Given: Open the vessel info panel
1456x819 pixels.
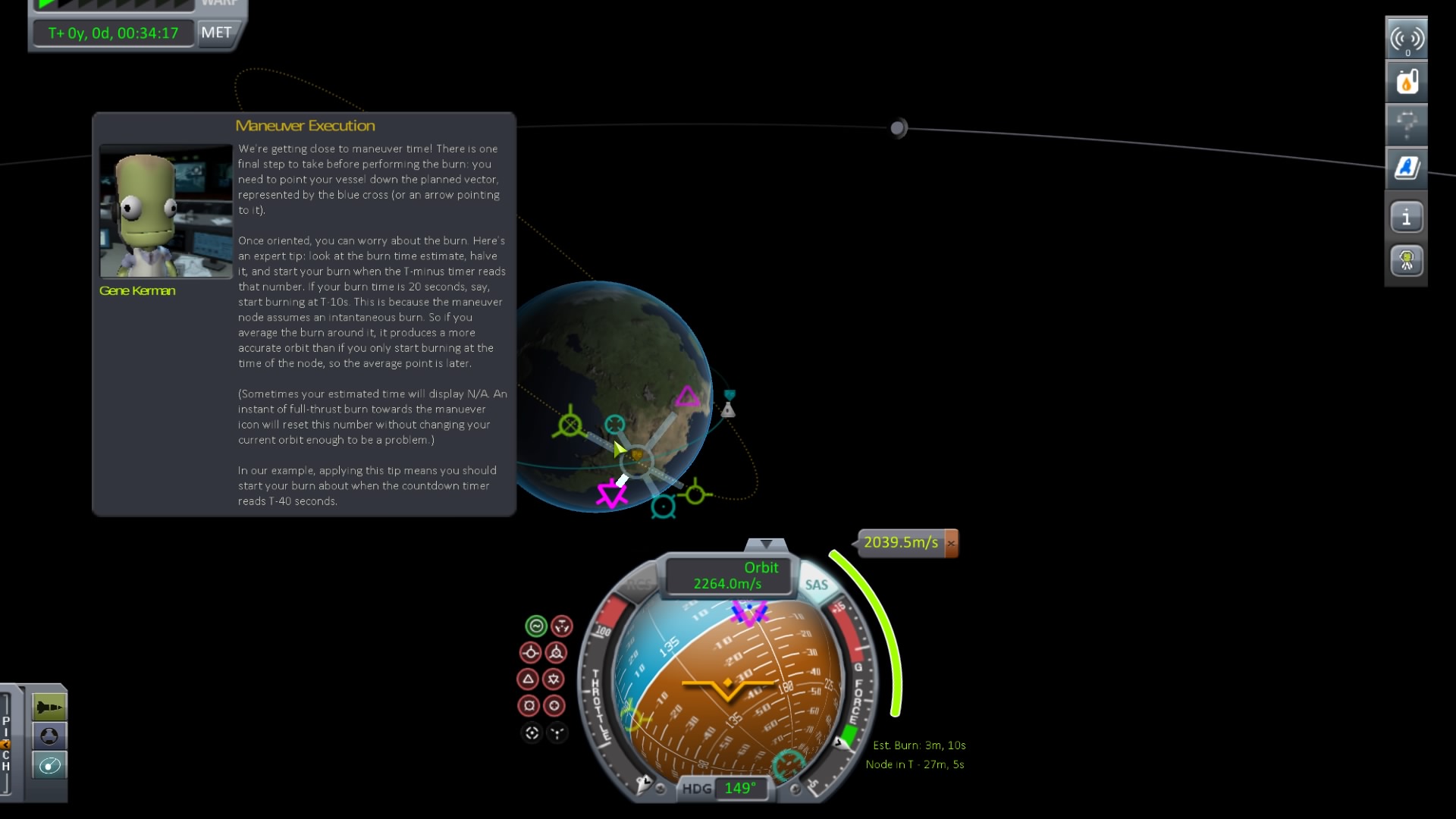Looking at the screenshot, I should 1407,217.
